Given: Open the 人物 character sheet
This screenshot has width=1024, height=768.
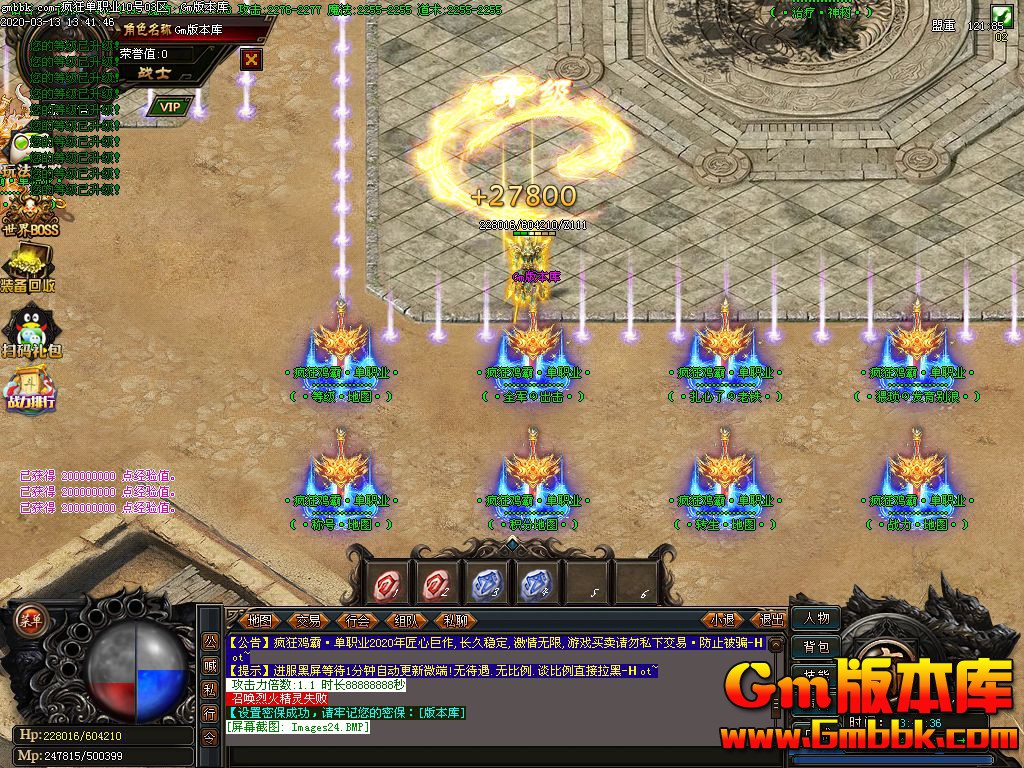Looking at the screenshot, I should [816, 618].
